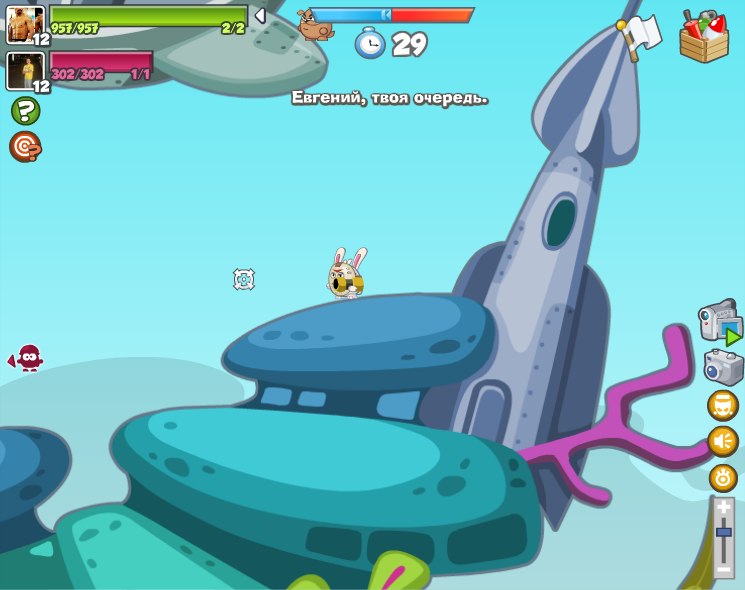Open the weapons crate inventory
This screenshot has width=745, height=590.
[x=704, y=37]
